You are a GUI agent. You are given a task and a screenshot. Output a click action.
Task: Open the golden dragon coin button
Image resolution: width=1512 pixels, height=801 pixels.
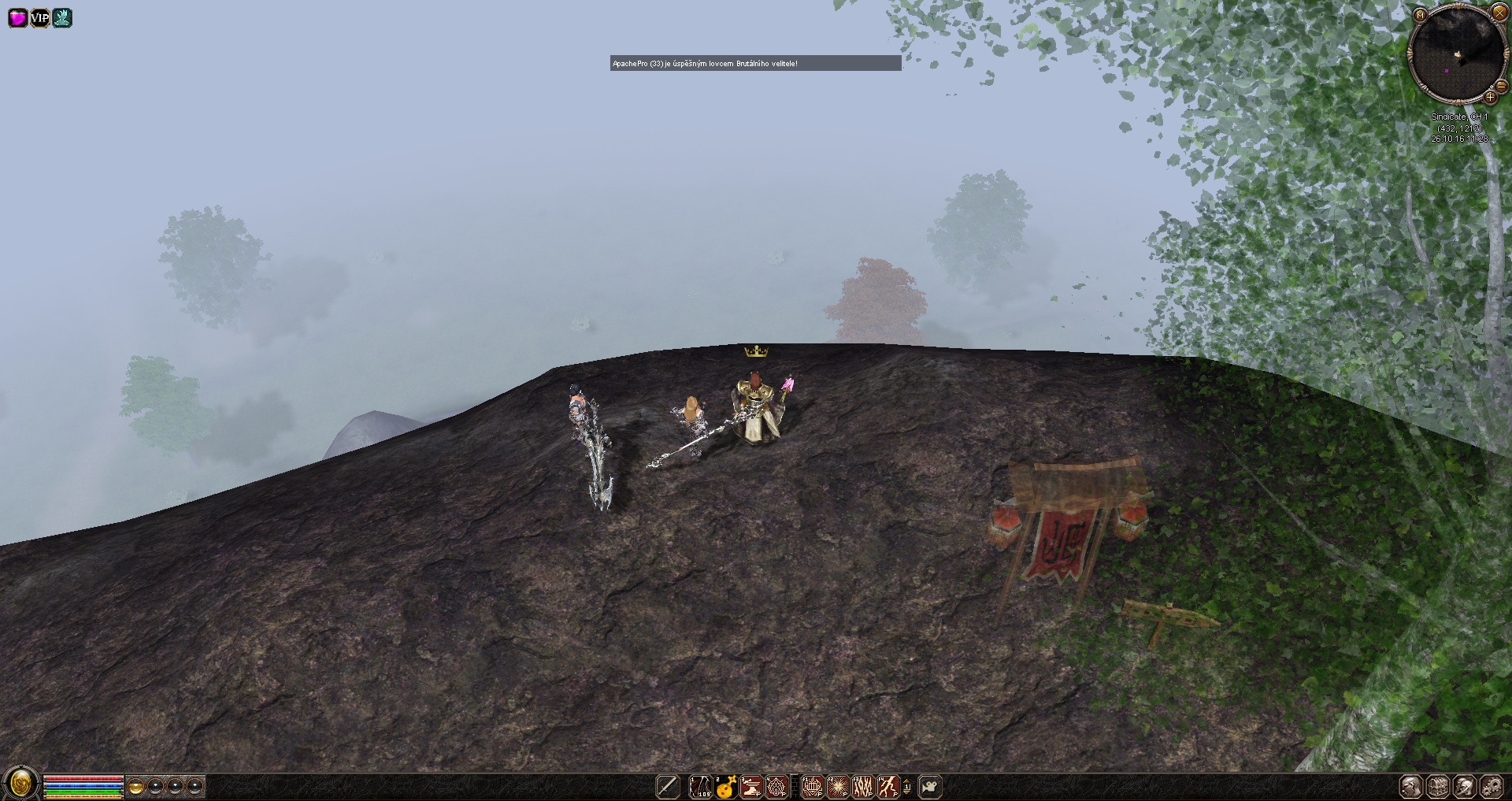point(21,784)
